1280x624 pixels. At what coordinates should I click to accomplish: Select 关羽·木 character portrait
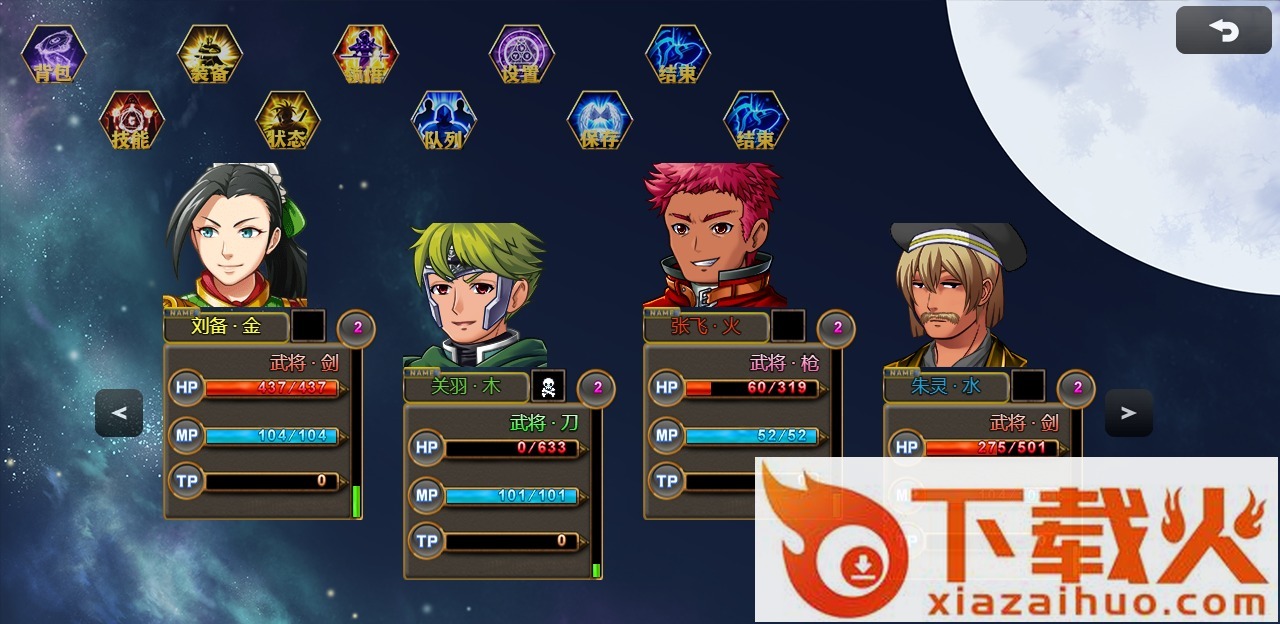tap(476, 295)
